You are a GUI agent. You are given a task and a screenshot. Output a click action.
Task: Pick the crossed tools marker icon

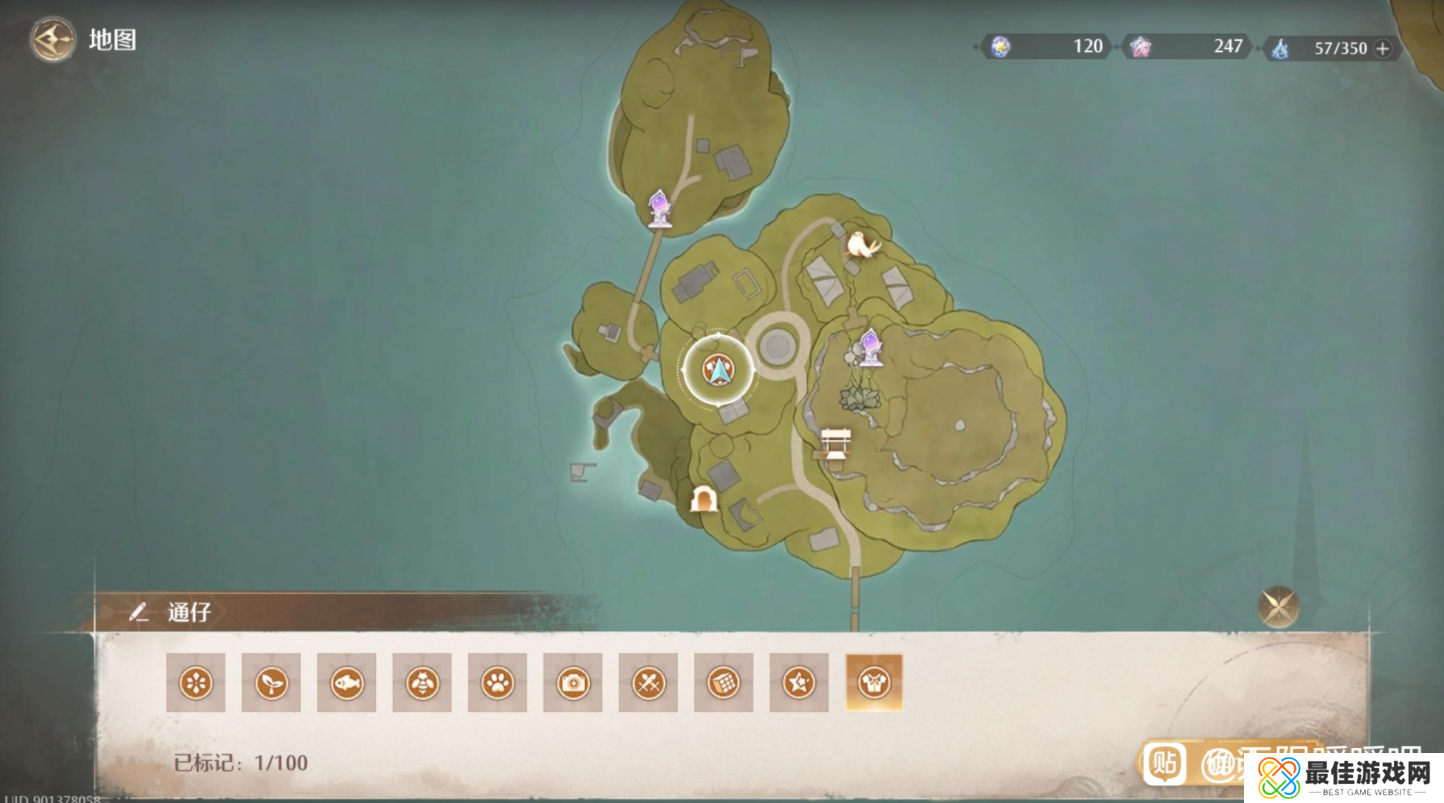point(648,683)
